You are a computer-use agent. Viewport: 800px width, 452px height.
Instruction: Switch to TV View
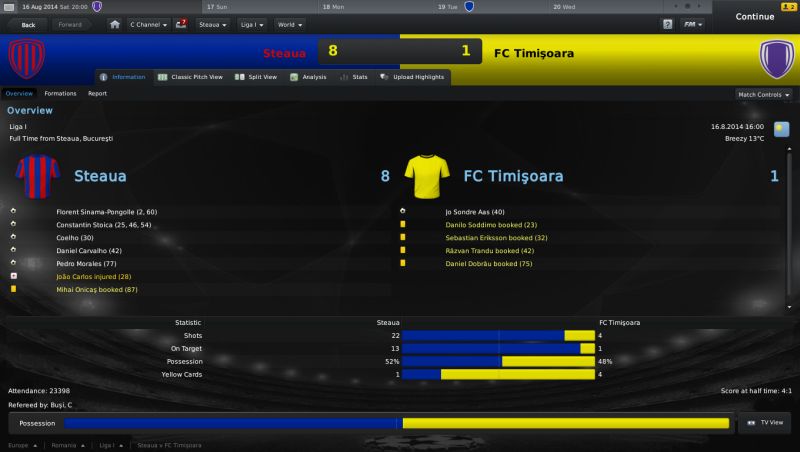[766, 424]
